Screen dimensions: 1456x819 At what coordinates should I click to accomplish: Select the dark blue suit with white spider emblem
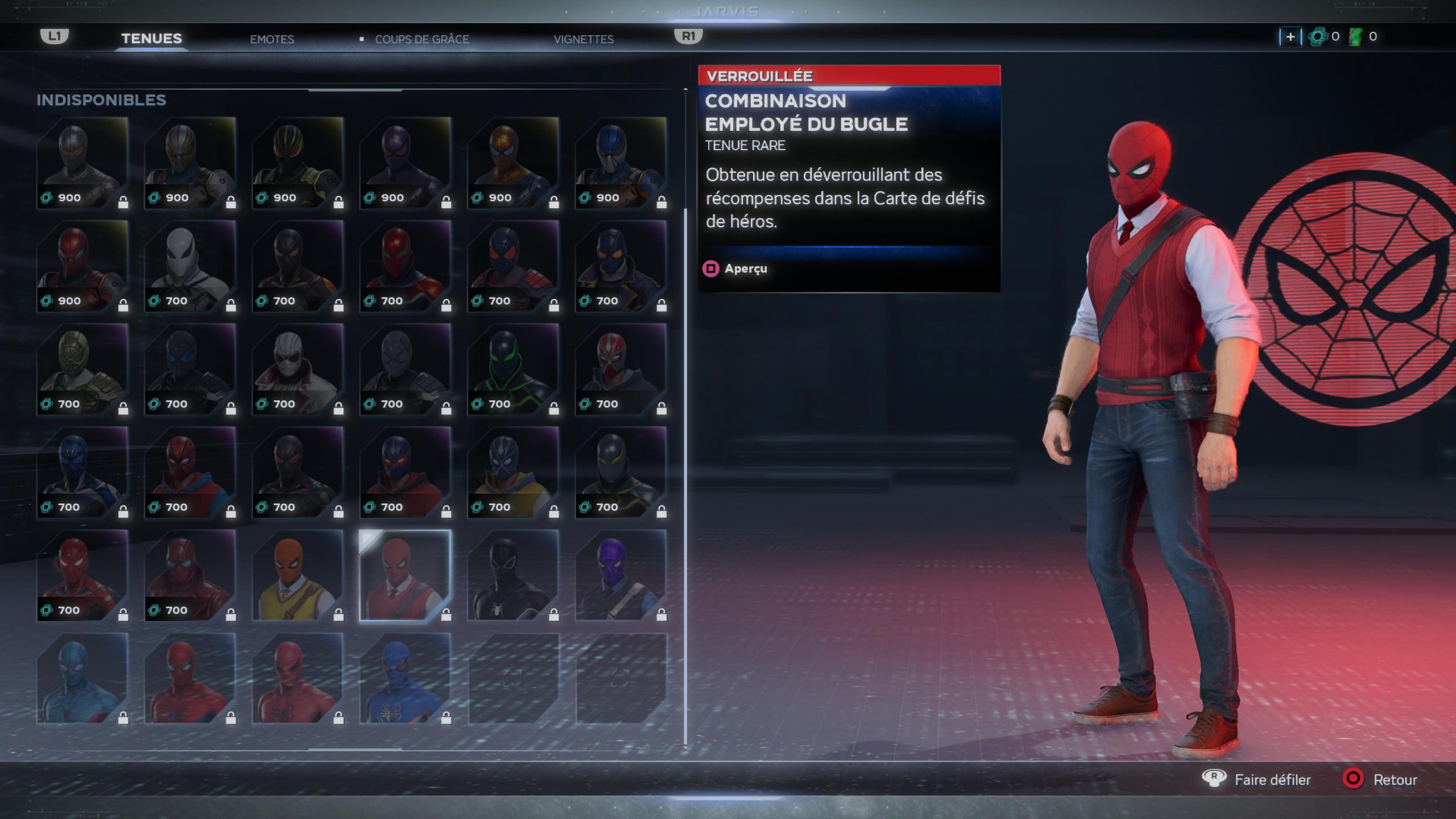[x=405, y=679]
